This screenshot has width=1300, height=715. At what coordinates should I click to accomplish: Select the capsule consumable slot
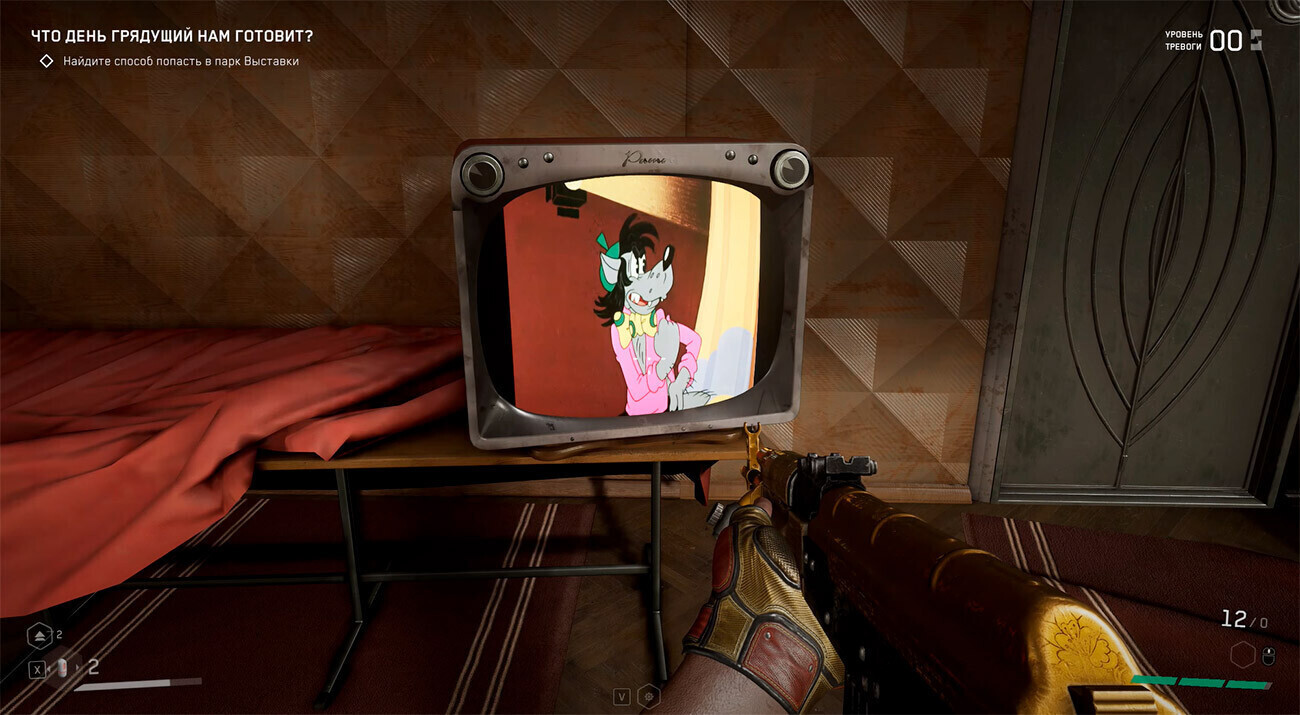click(x=66, y=668)
